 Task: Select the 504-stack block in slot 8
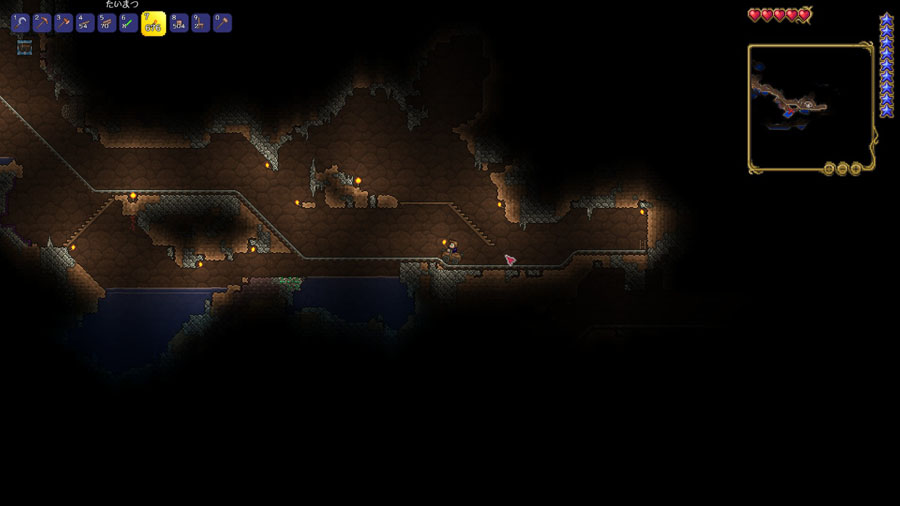coord(178,23)
